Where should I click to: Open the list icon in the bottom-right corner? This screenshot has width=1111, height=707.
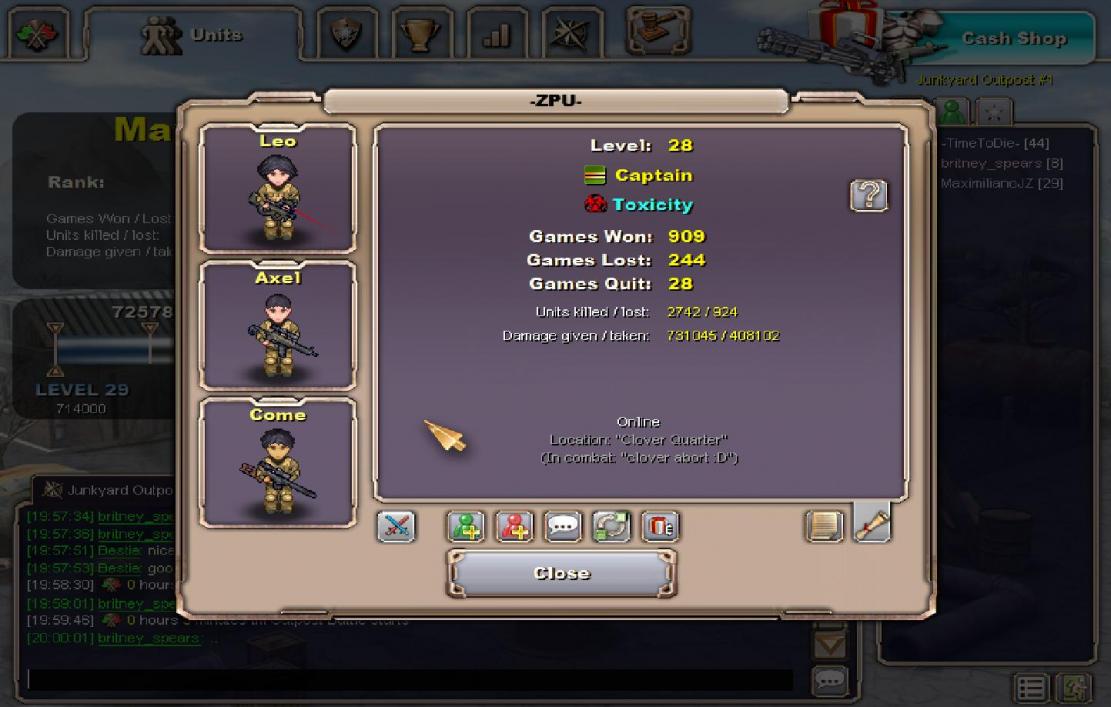coord(1032,688)
